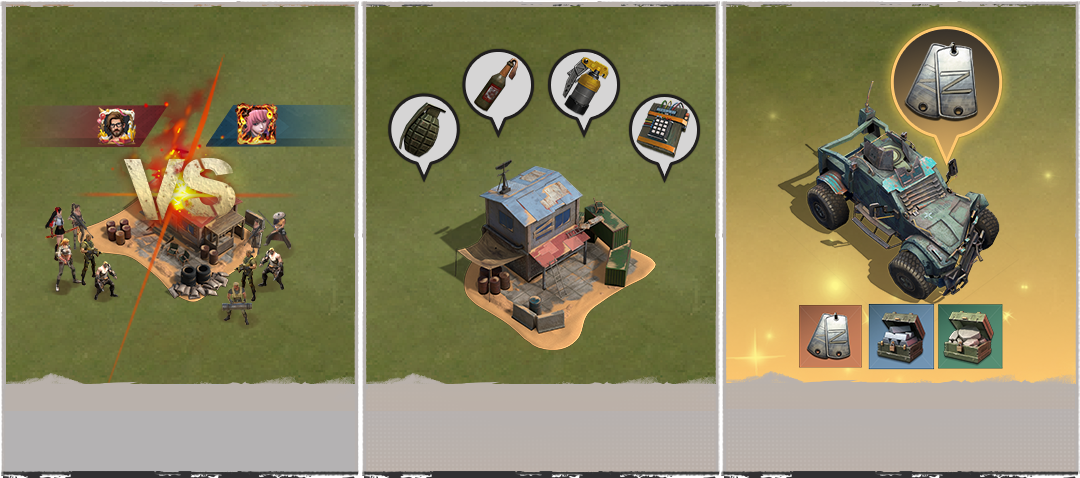View the pink-haired player avatar on blue banner
Viewport: 1080px width, 478px height.
click(x=254, y=125)
